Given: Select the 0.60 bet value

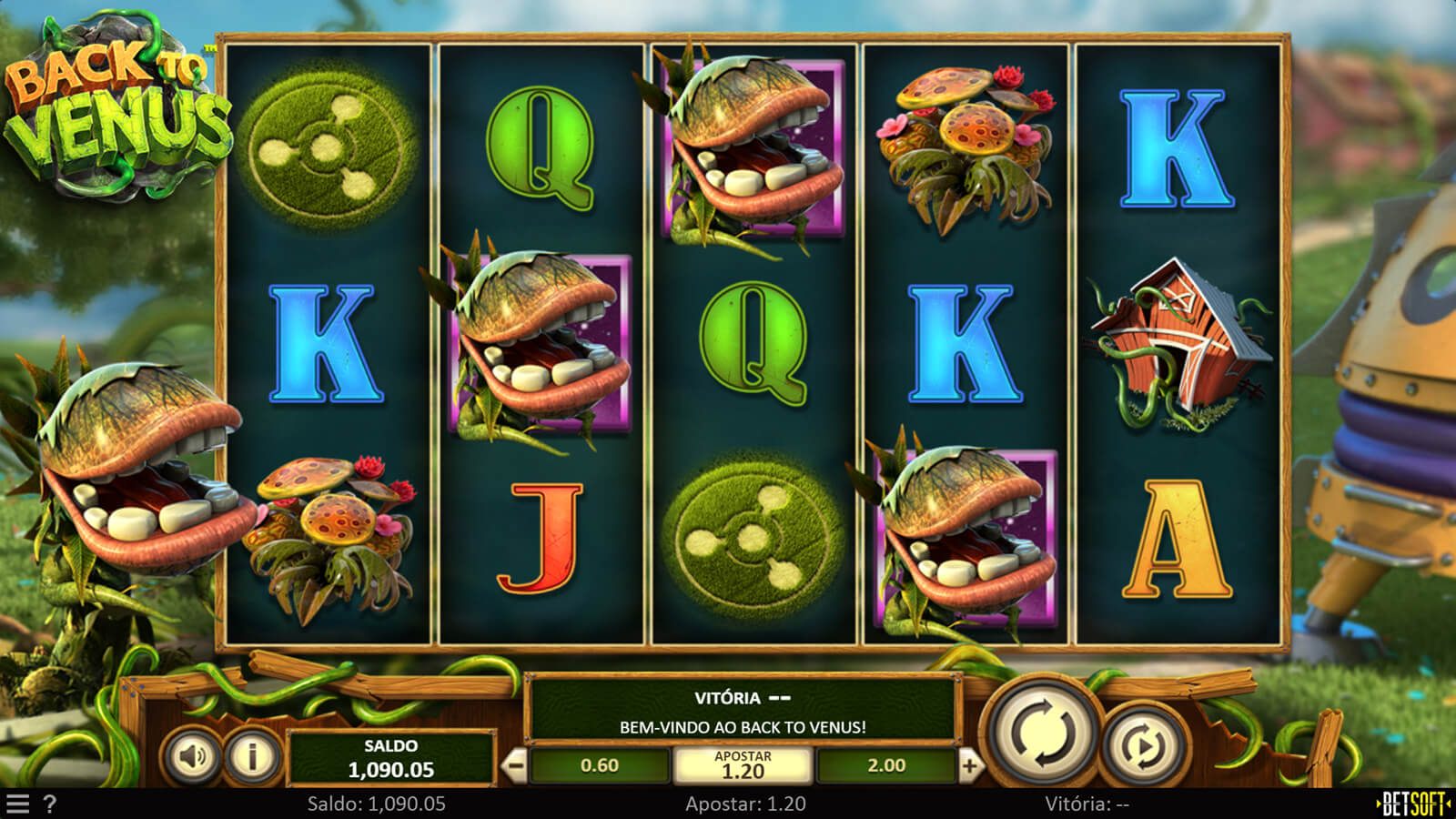Looking at the screenshot, I should (599, 766).
